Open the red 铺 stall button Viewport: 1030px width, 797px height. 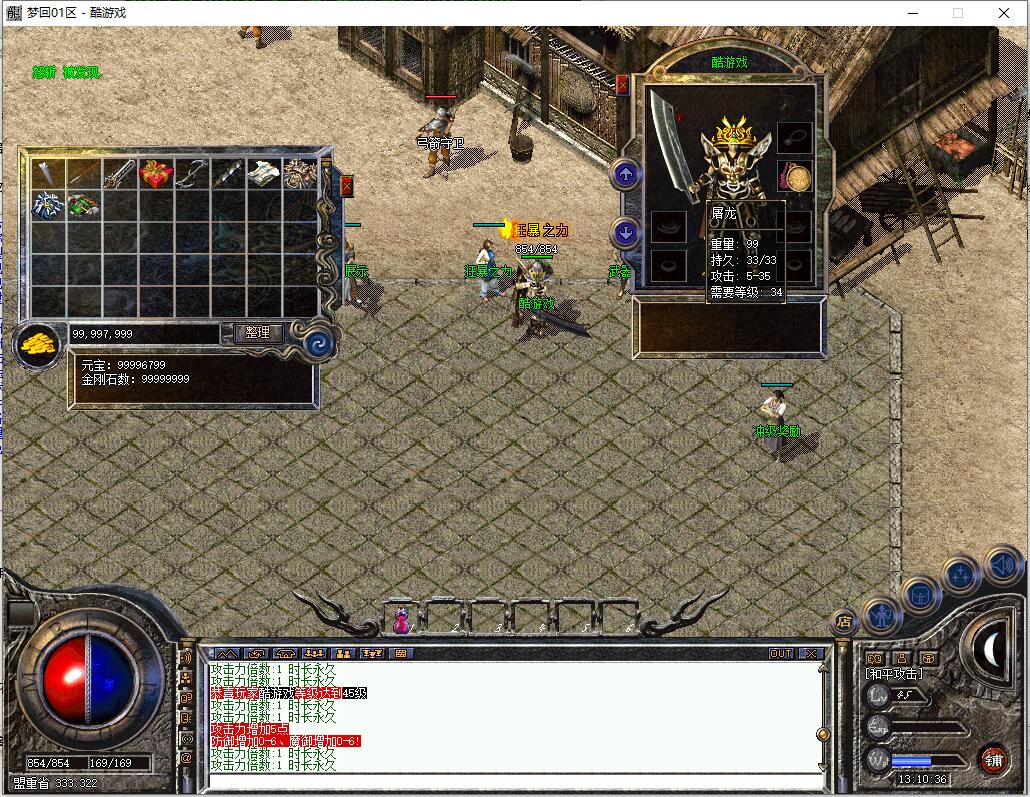coord(993,759)
